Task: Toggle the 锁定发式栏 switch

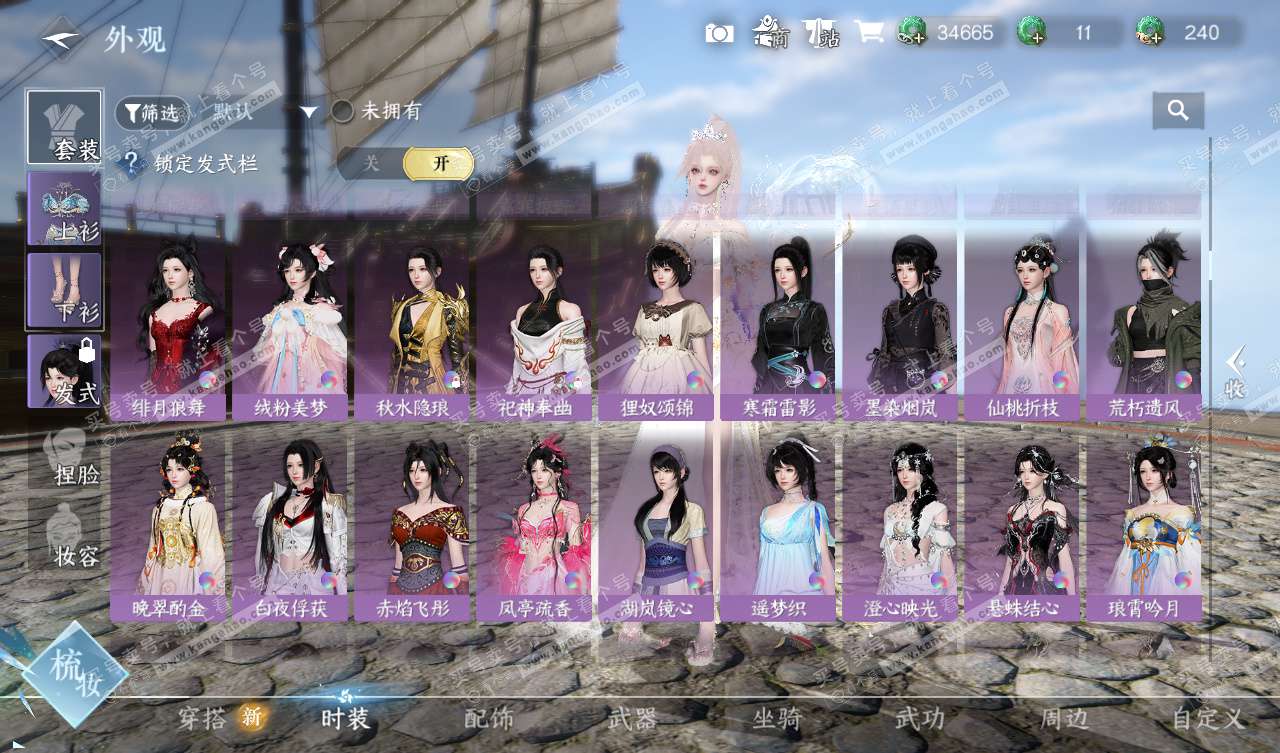Action: 405,163
